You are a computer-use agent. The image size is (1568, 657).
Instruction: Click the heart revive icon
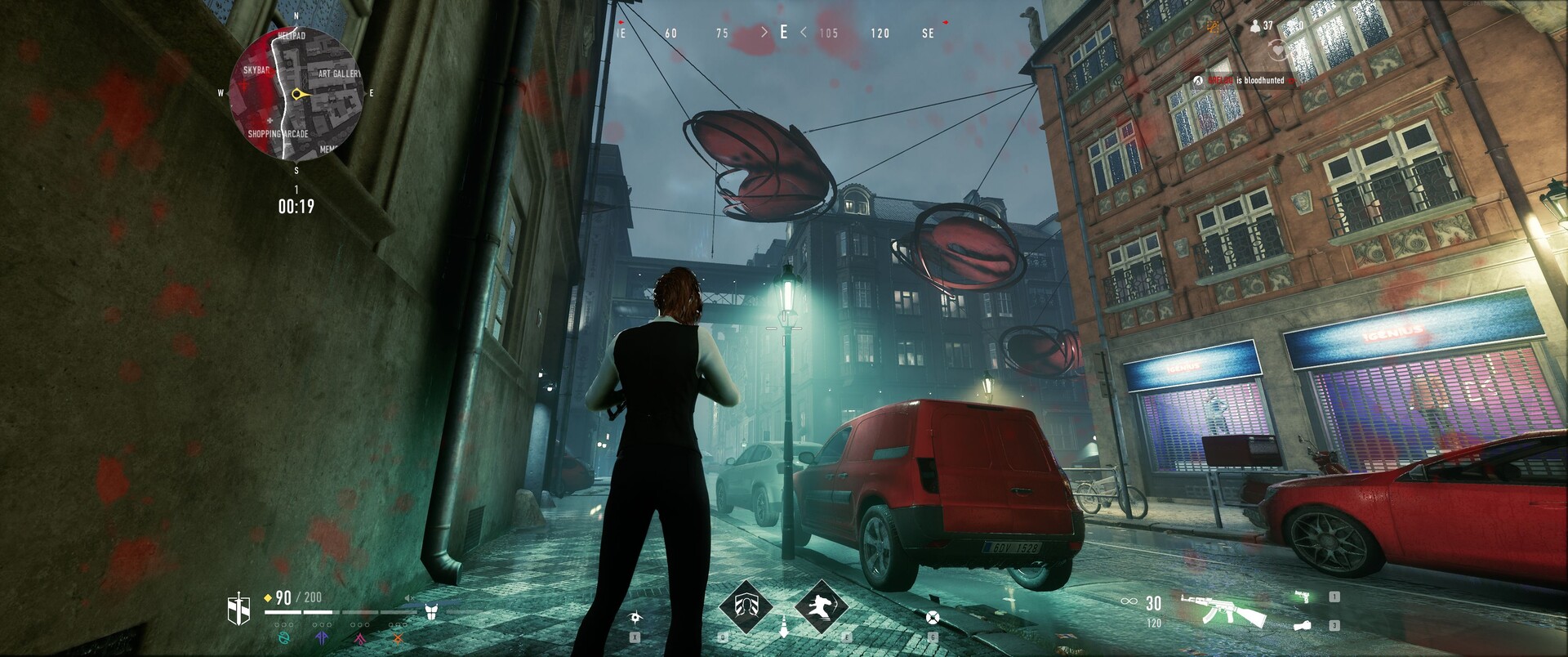(x=1278, y=51)
